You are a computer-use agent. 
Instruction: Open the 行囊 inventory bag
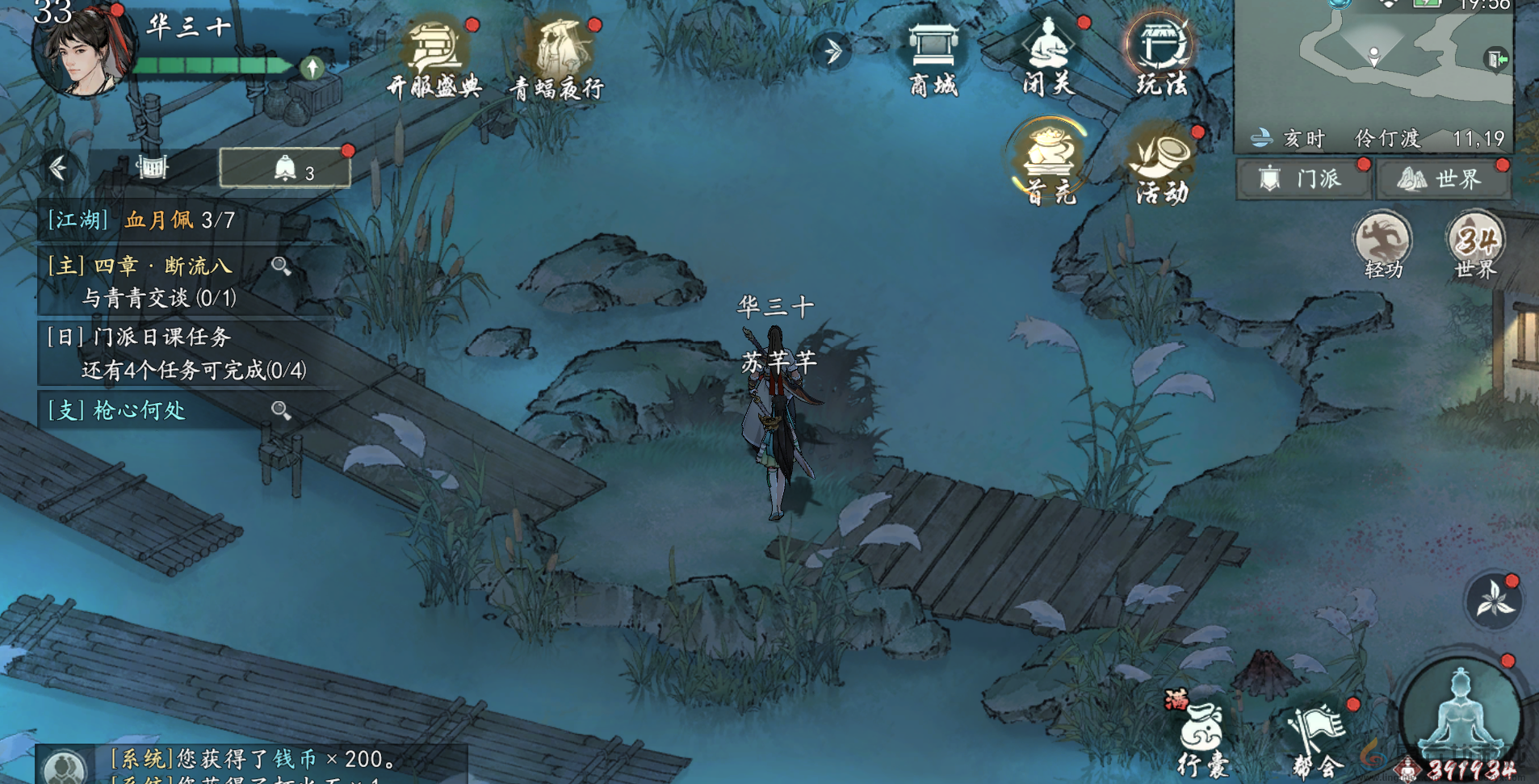click(x=1203, y=736)
